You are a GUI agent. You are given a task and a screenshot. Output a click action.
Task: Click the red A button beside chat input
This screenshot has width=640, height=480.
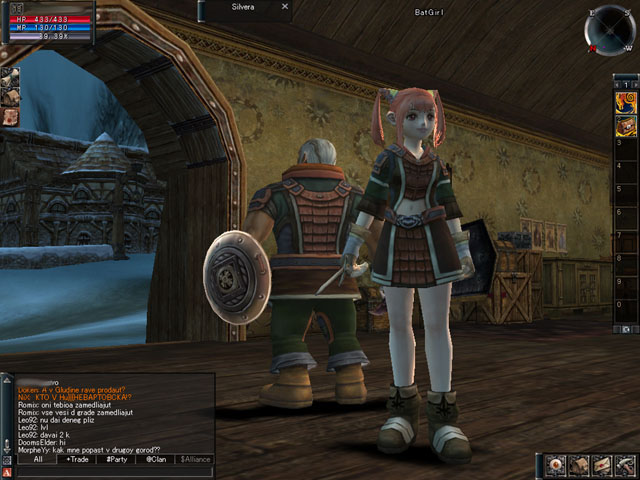pyautogui.click(x=7, y=472)
